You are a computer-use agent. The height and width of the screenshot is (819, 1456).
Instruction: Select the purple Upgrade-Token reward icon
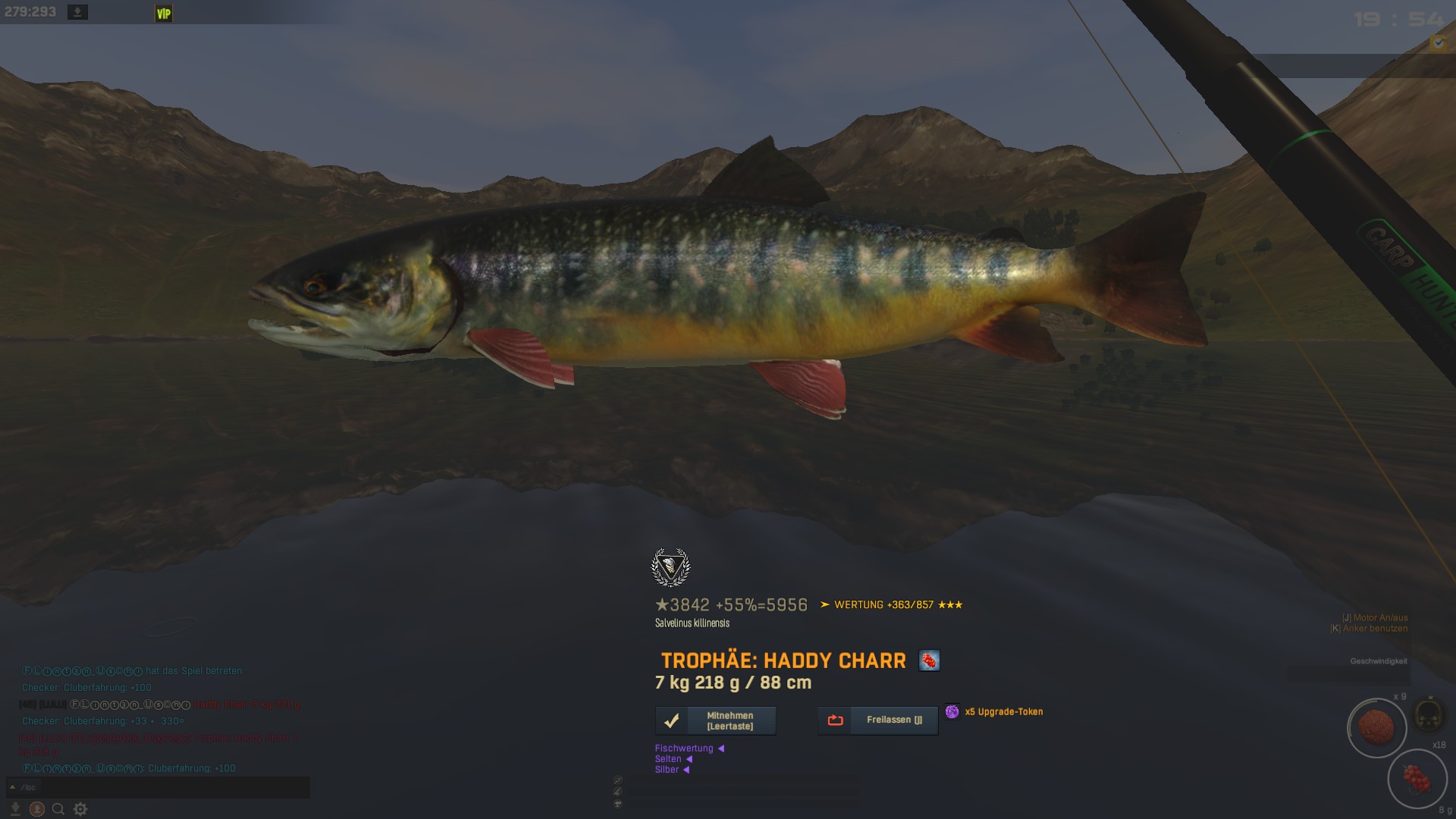click(952, 711)
